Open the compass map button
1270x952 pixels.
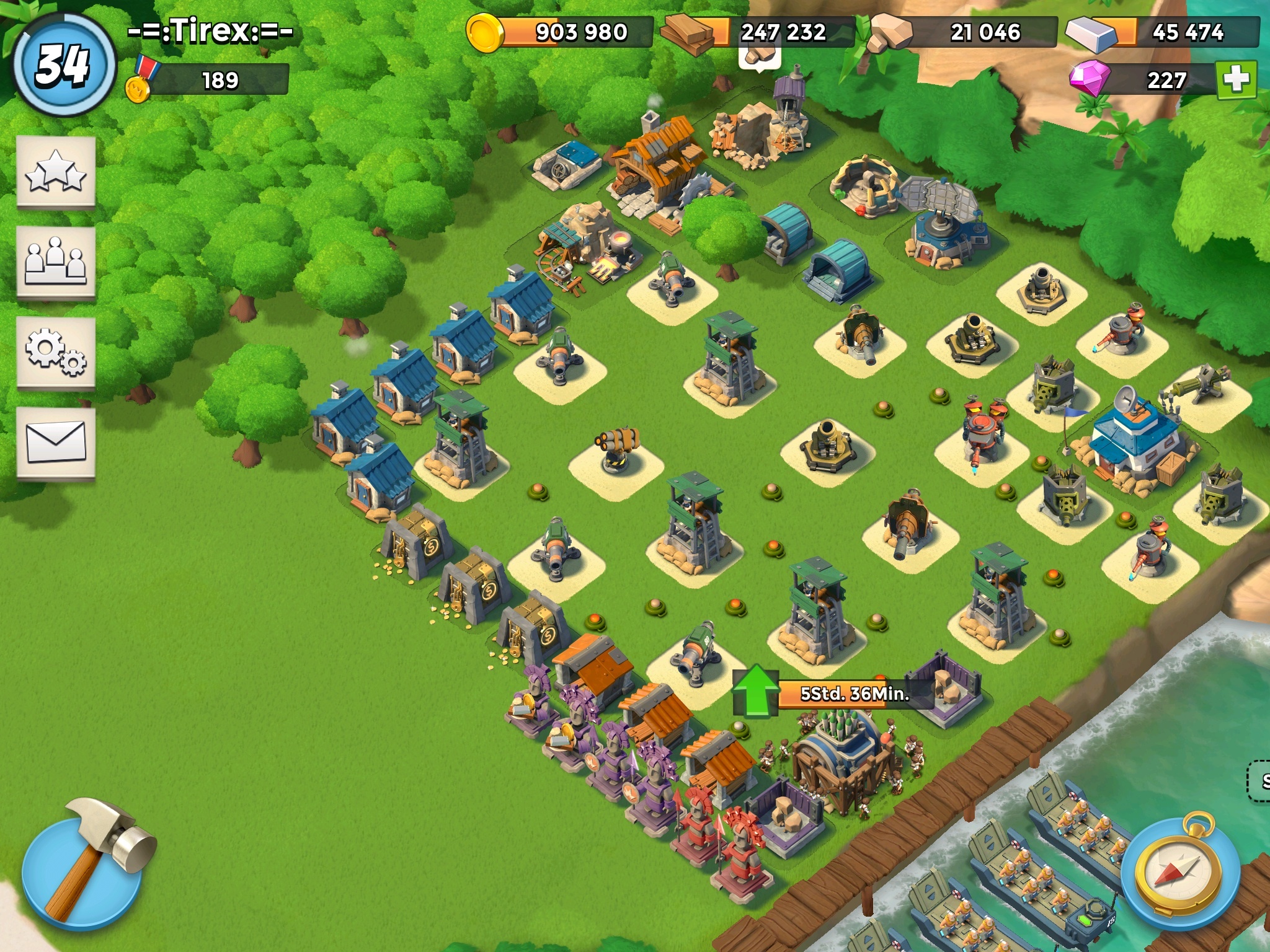pos(1182,872)
